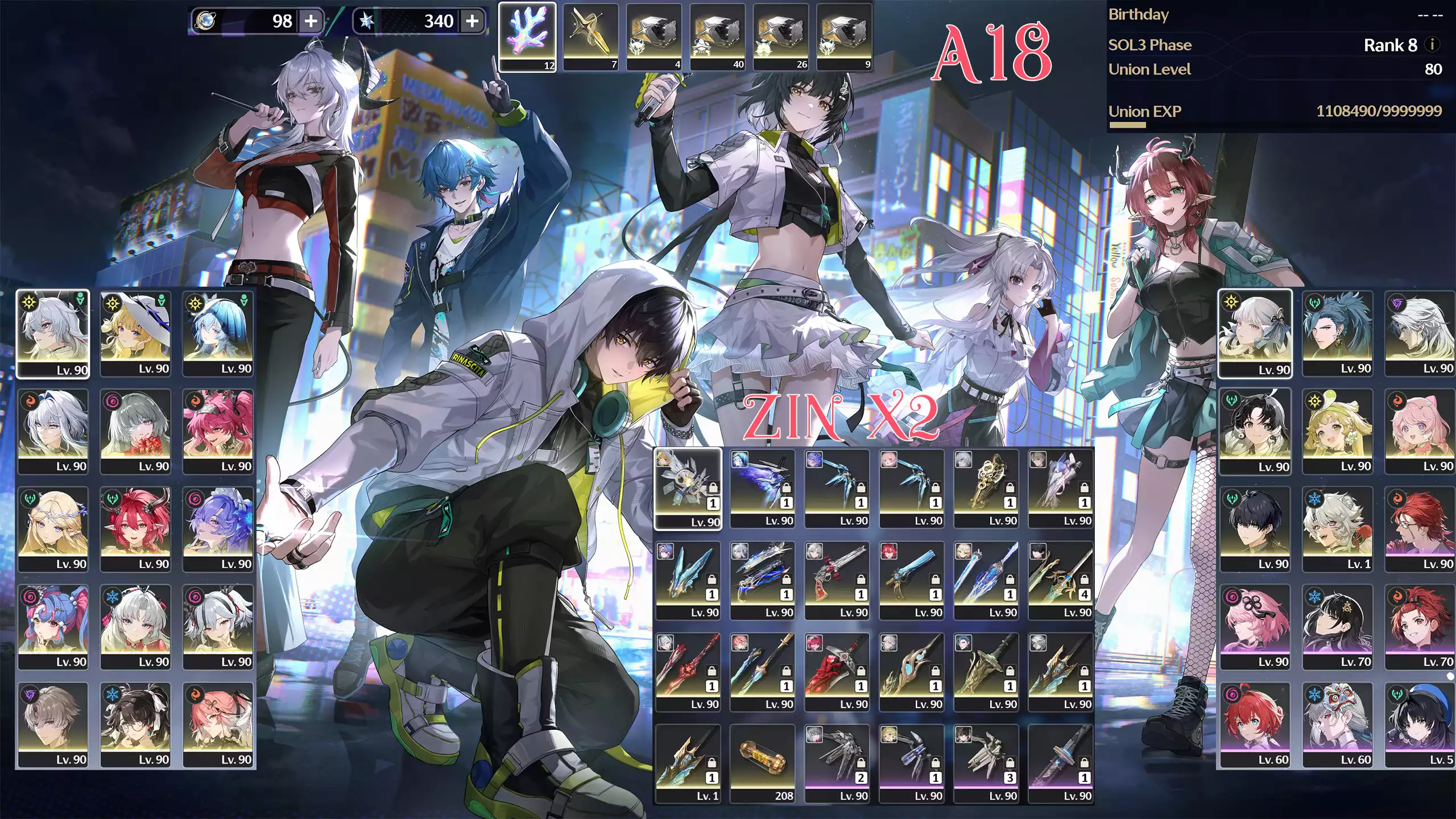Choose the blue-haired character wearing a hat
This screenshot has height=819, width=1456.
pyautogui.click(x=218, y=334)
